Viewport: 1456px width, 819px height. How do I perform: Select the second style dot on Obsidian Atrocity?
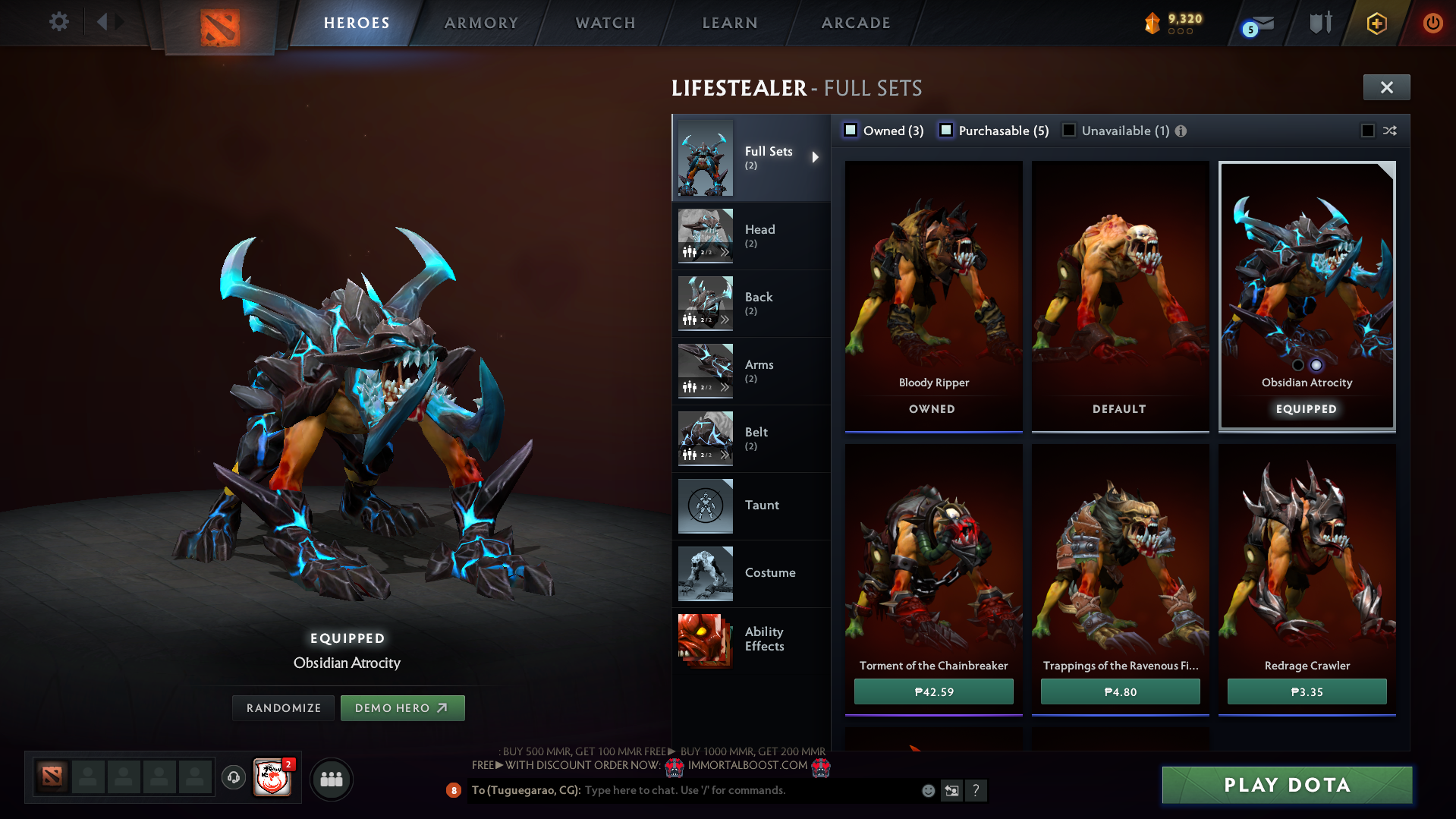click(x=1316, y=365)
